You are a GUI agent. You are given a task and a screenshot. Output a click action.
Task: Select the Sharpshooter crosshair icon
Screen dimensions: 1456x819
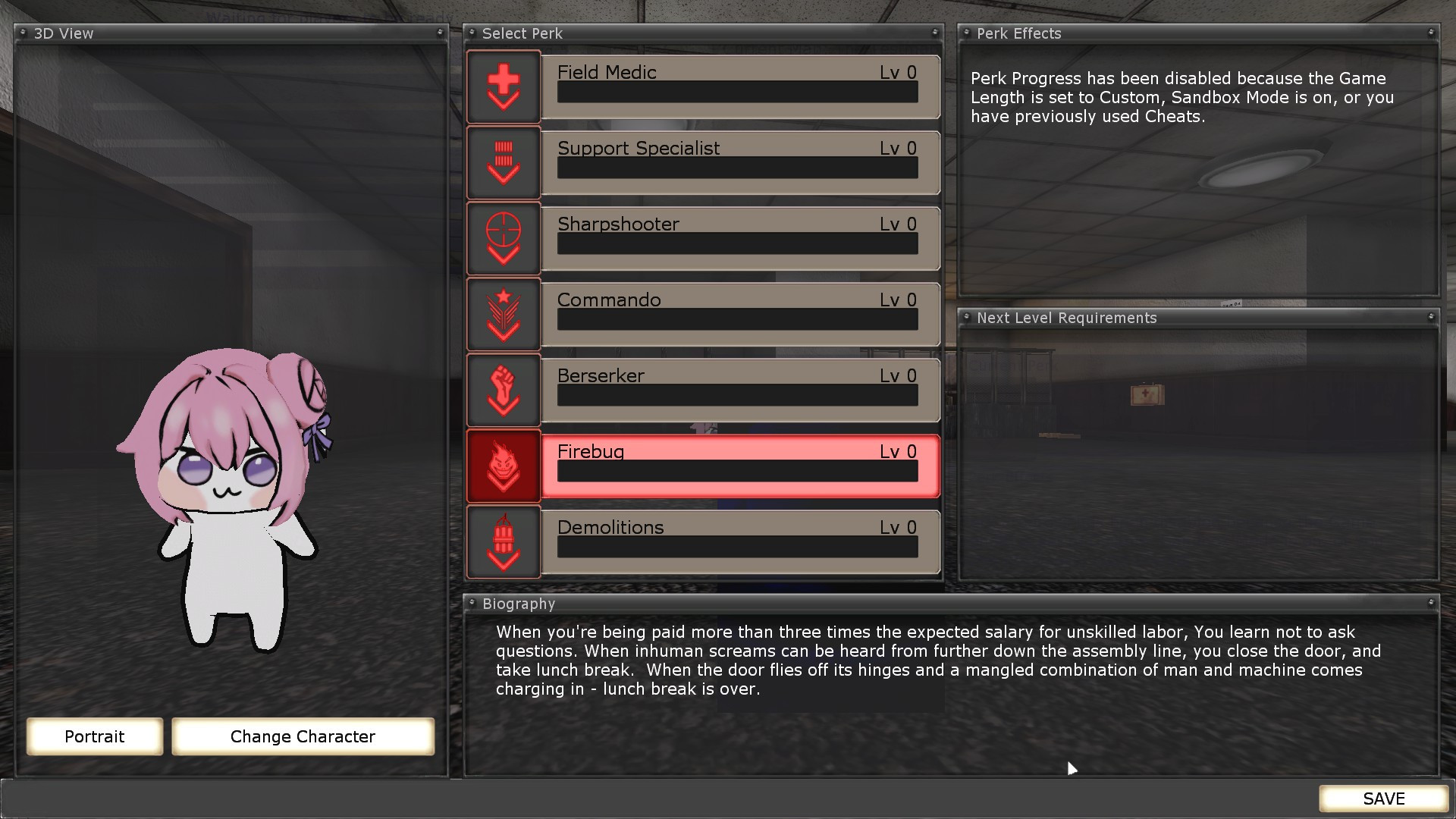pos(503,238)
